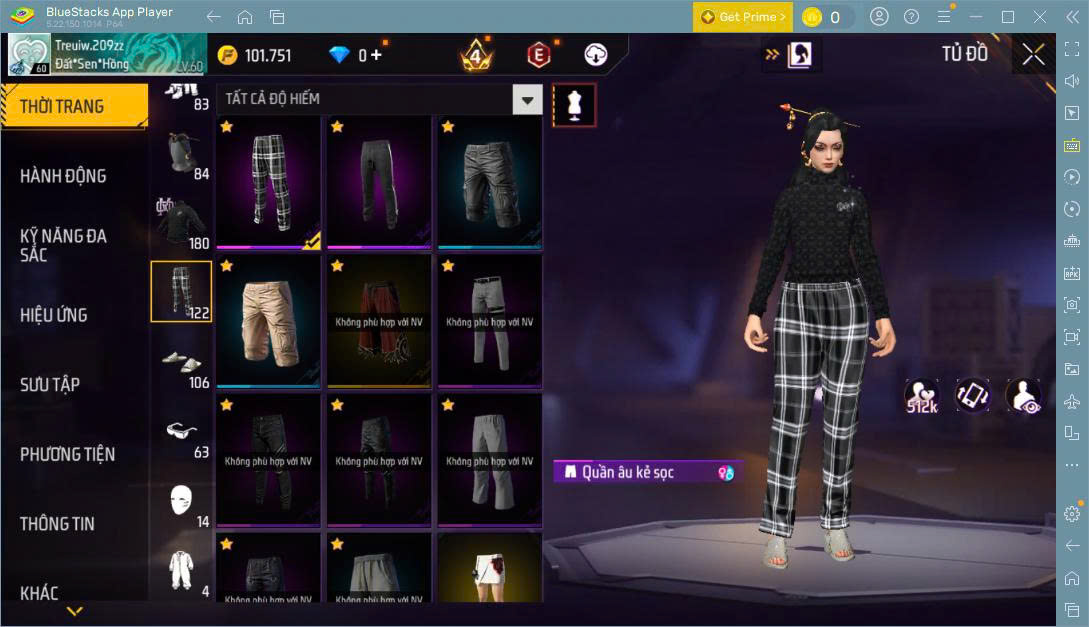Open the Phương Tiện tab
Screen dimensions: 1089x627
pos(67,454)
